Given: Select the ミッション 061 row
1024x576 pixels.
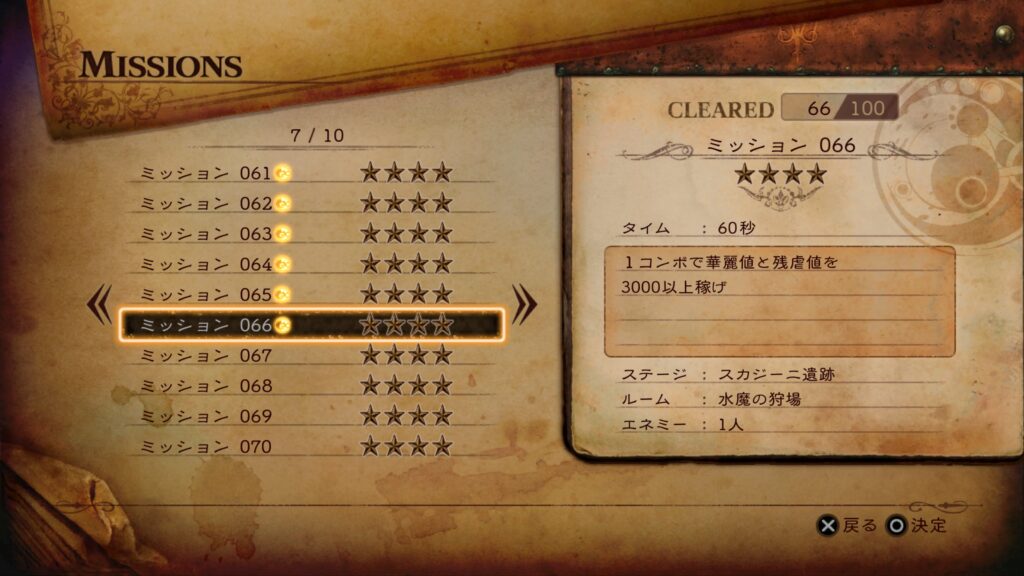Looking at the screenshot, I should [x=310, y=173].
